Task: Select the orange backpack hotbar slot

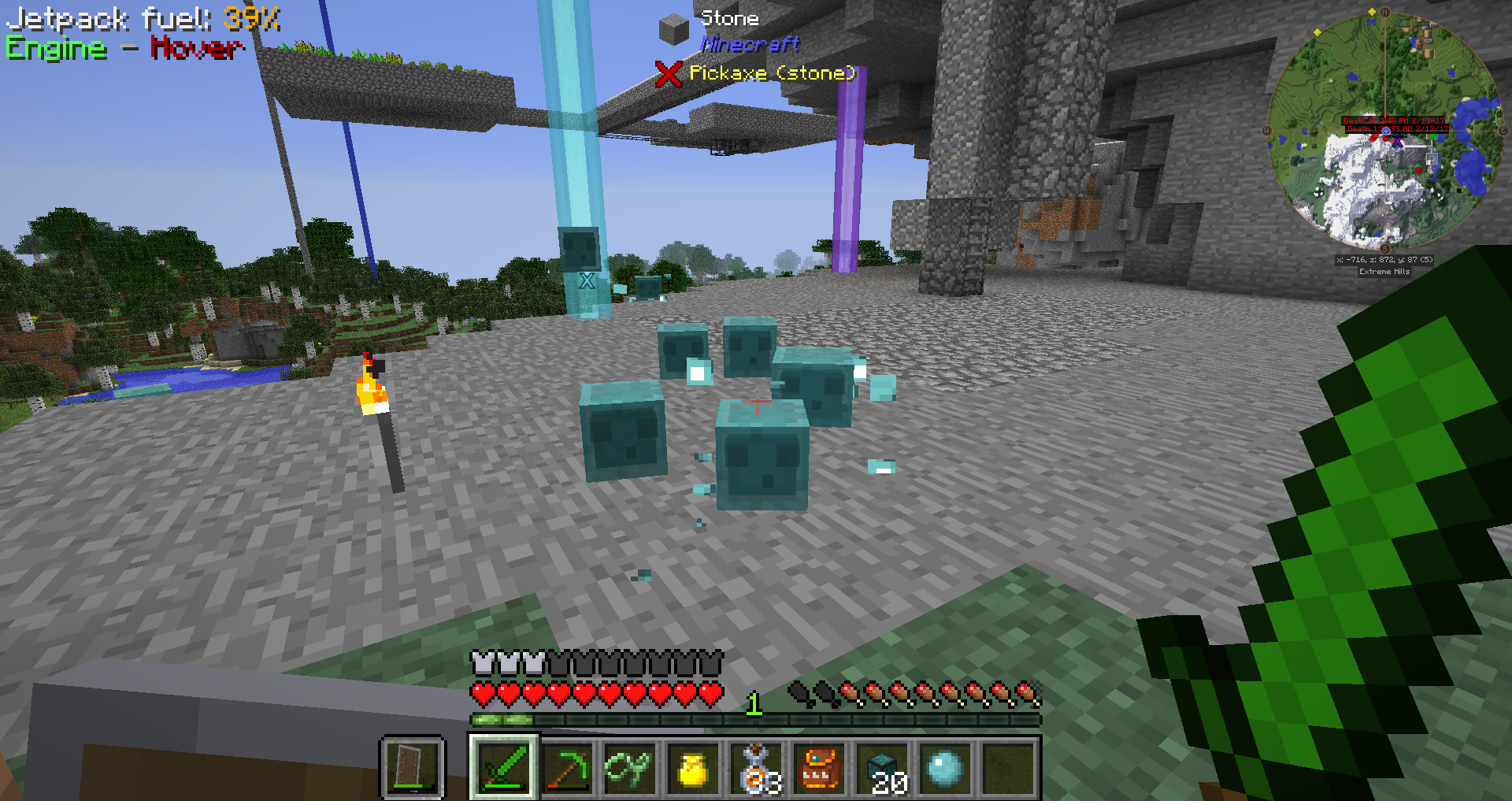Action: (x=820, y=767)
